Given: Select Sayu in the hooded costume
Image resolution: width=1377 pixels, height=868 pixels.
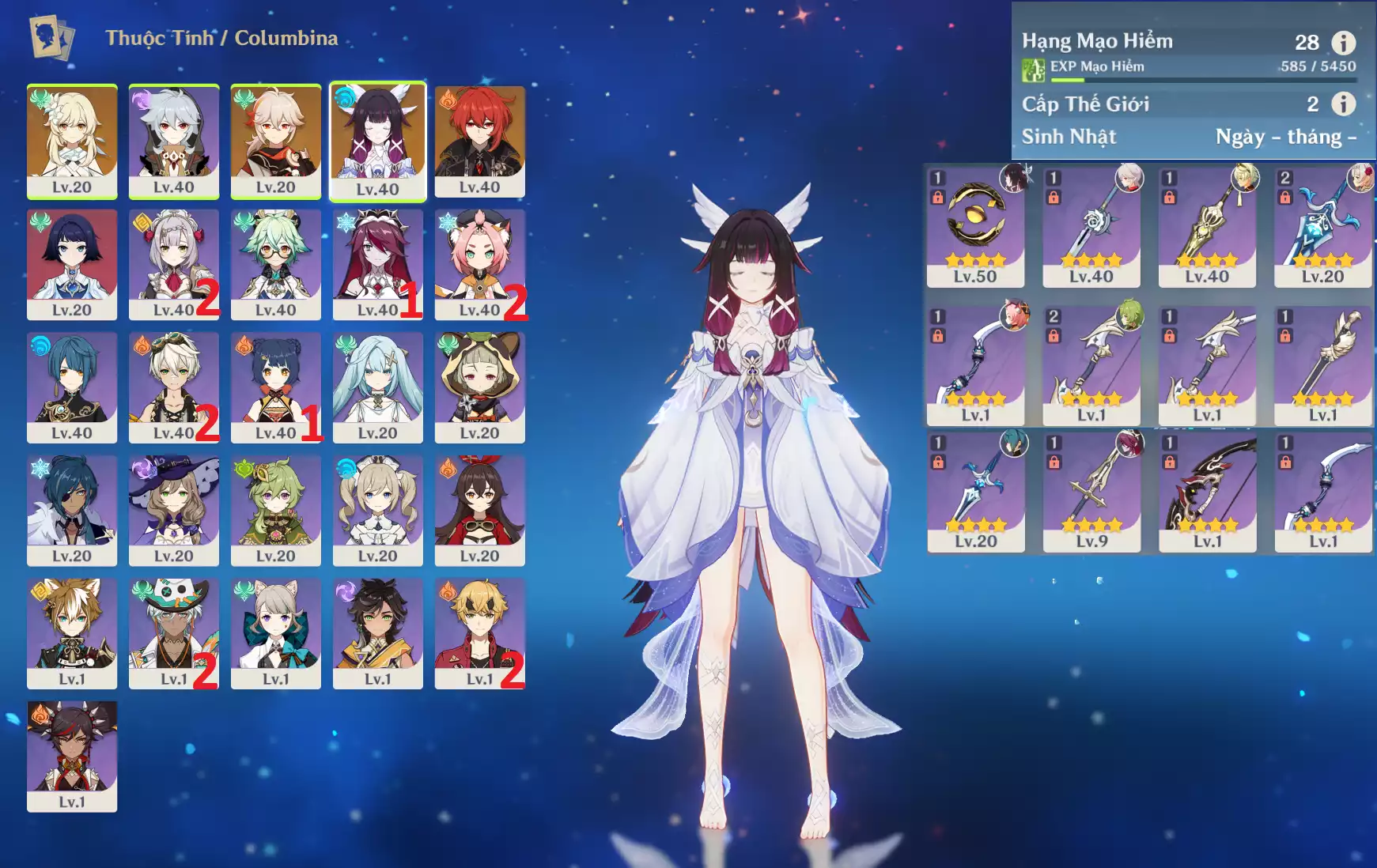Looking at the screenshot, I should click(x=479, y=387).
